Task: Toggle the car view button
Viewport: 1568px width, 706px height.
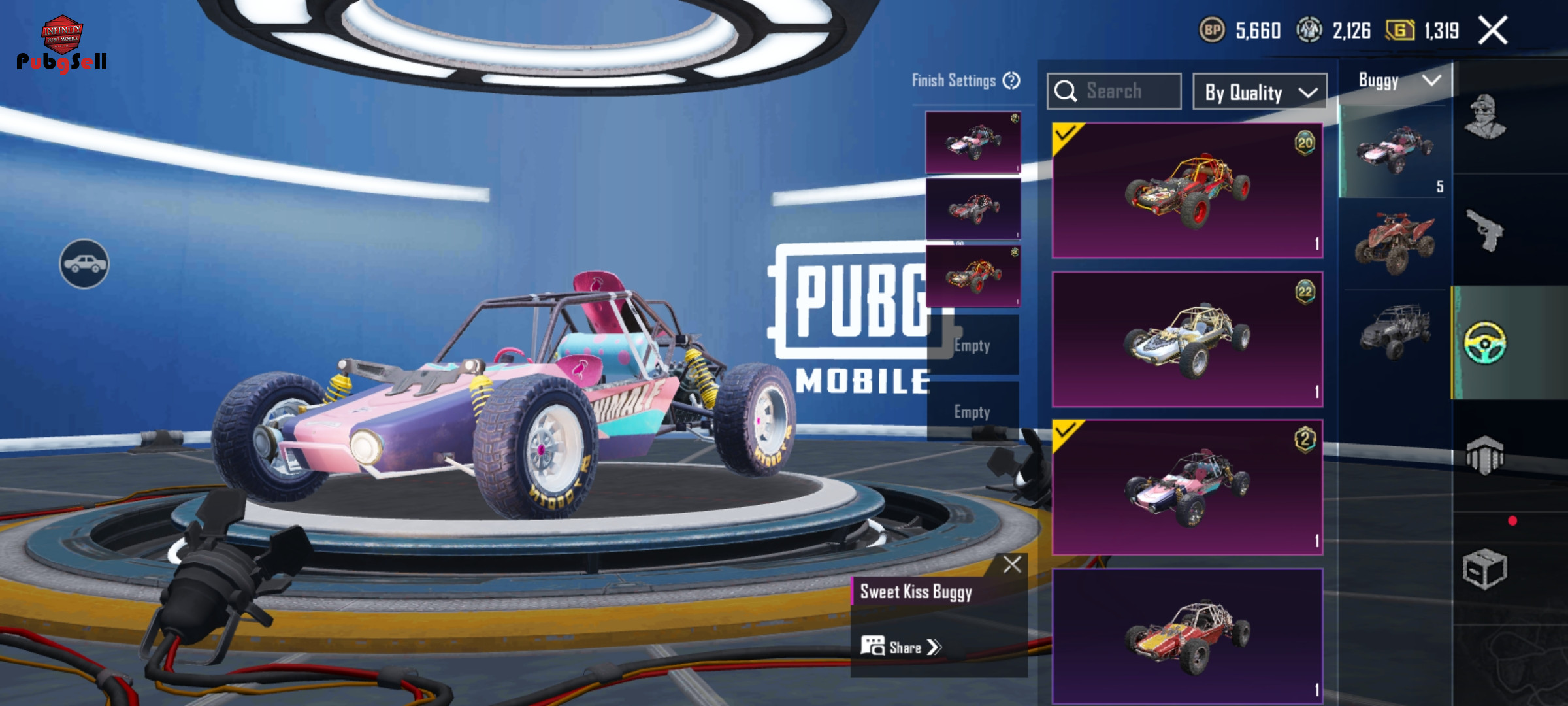Action: tap(84, 263)
